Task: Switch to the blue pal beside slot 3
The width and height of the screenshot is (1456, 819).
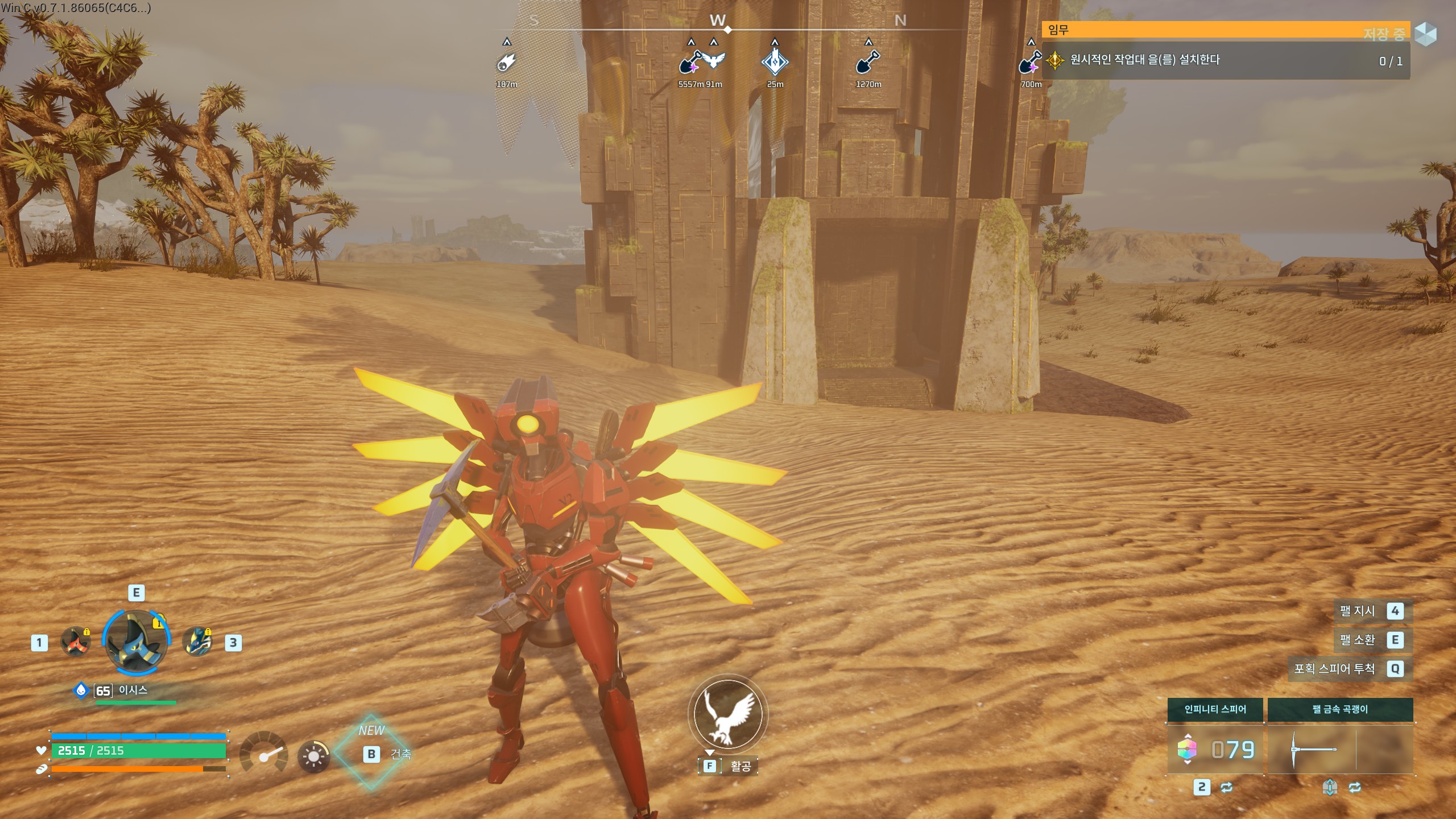Action: [197, 642]
